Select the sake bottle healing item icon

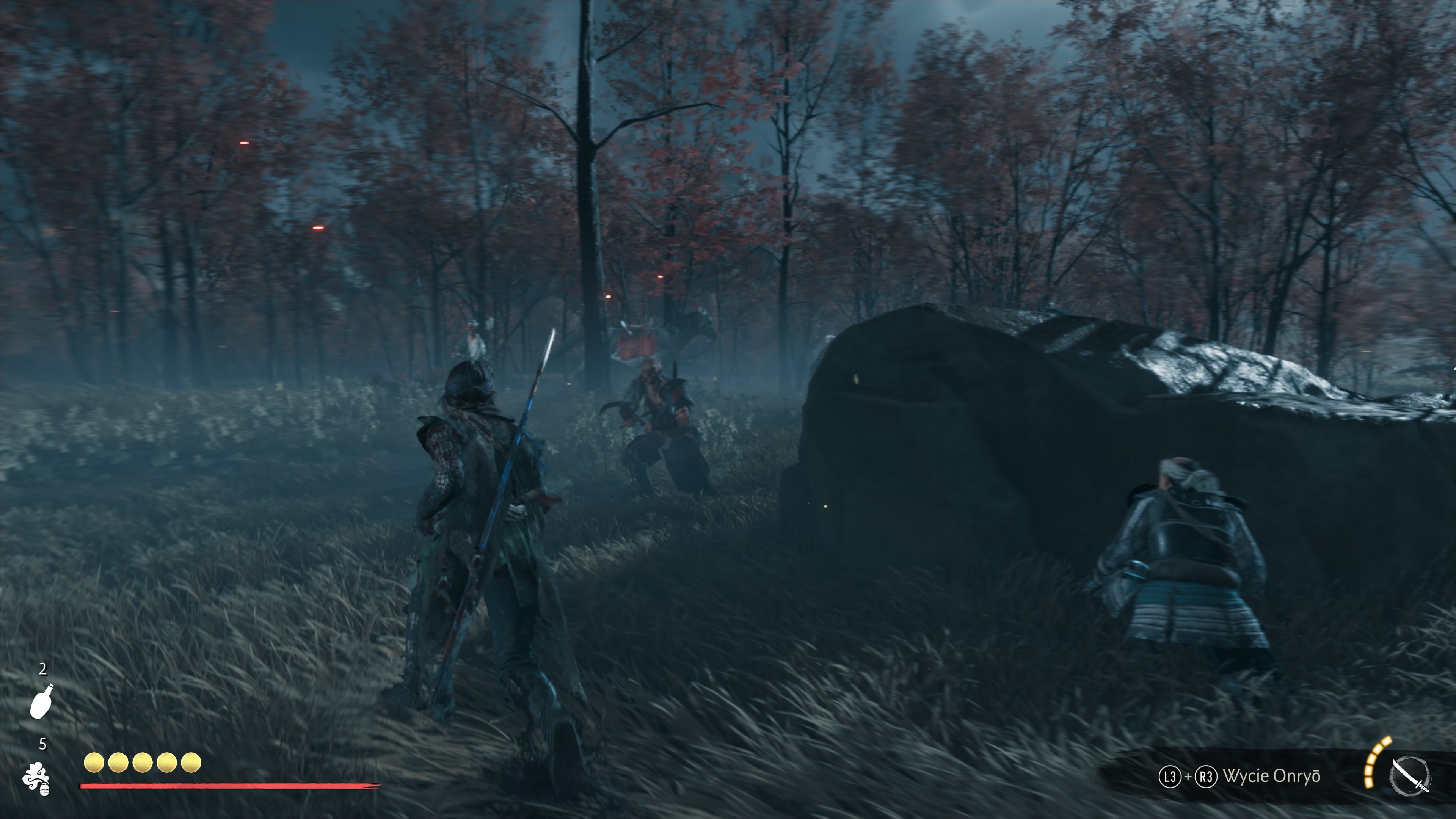click(42, 701)
